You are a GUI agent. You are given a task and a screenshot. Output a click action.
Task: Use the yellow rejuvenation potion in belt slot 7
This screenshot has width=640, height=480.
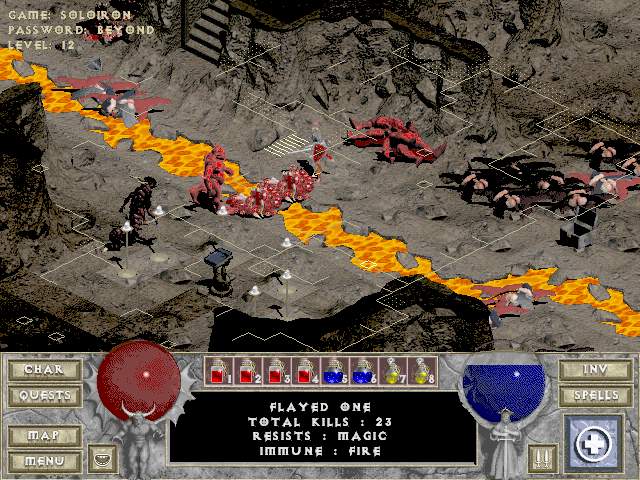(392, 372)
